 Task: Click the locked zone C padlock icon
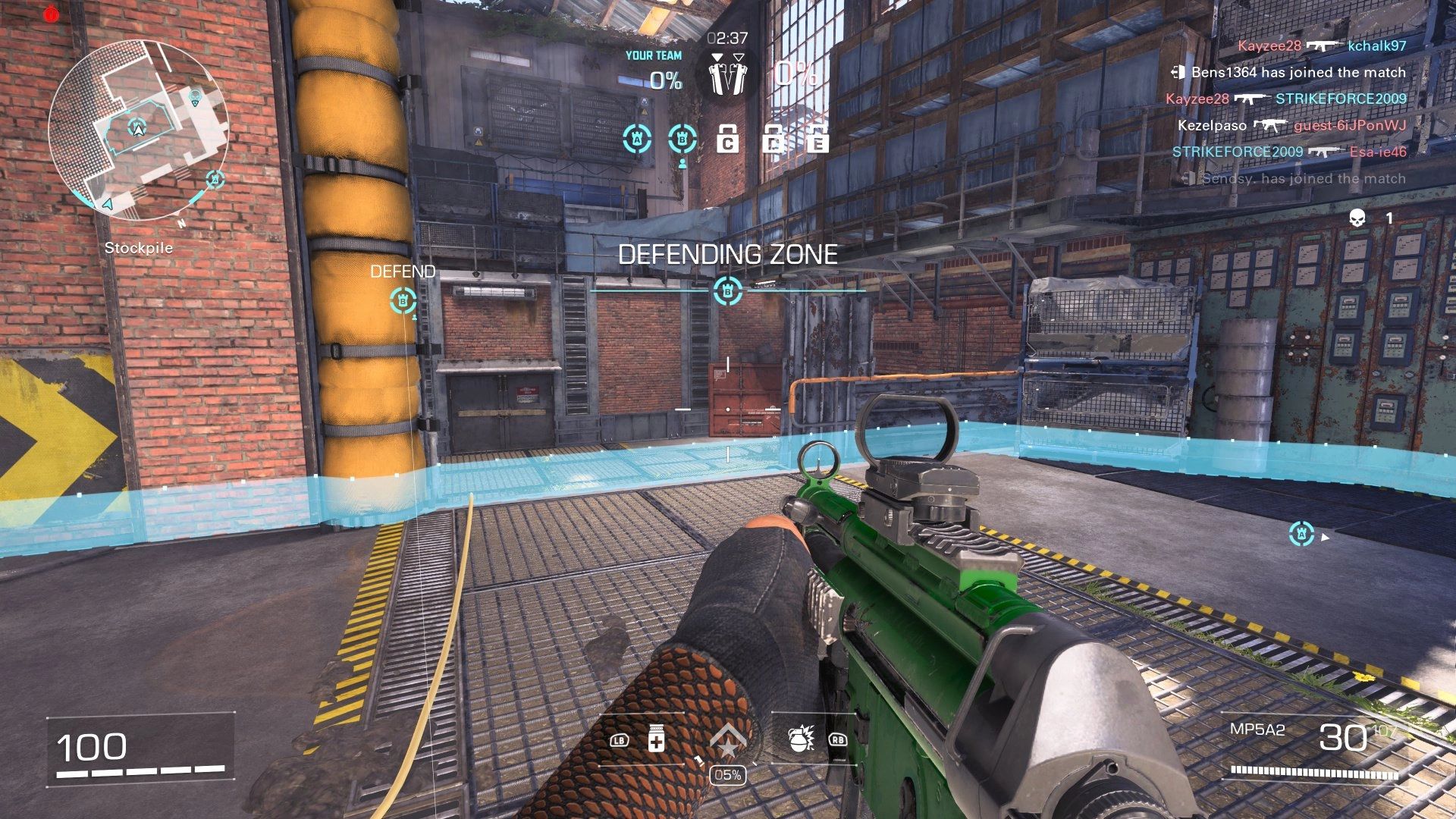pyautogui.click(x=730, y=140)
